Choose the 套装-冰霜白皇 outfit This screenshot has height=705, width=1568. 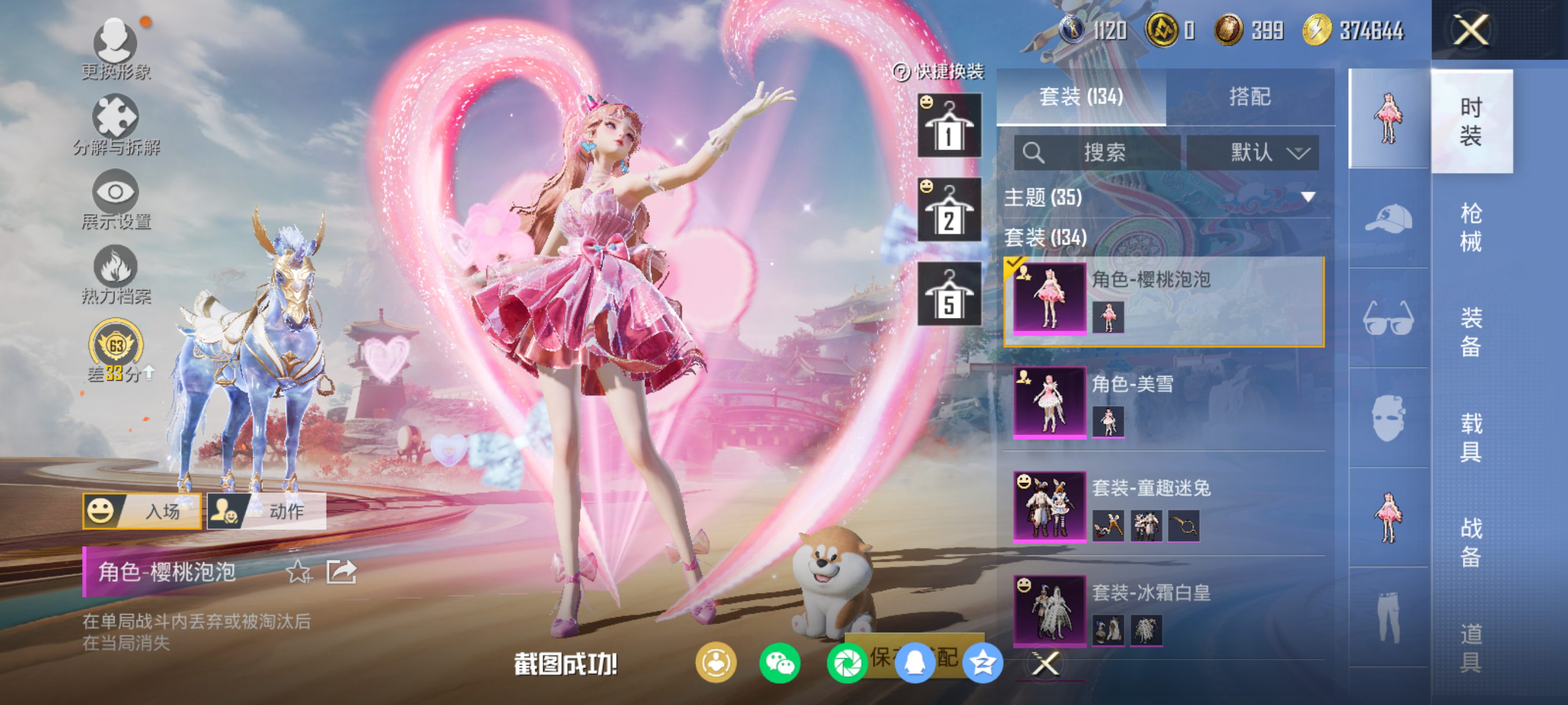coord(1164,610)
